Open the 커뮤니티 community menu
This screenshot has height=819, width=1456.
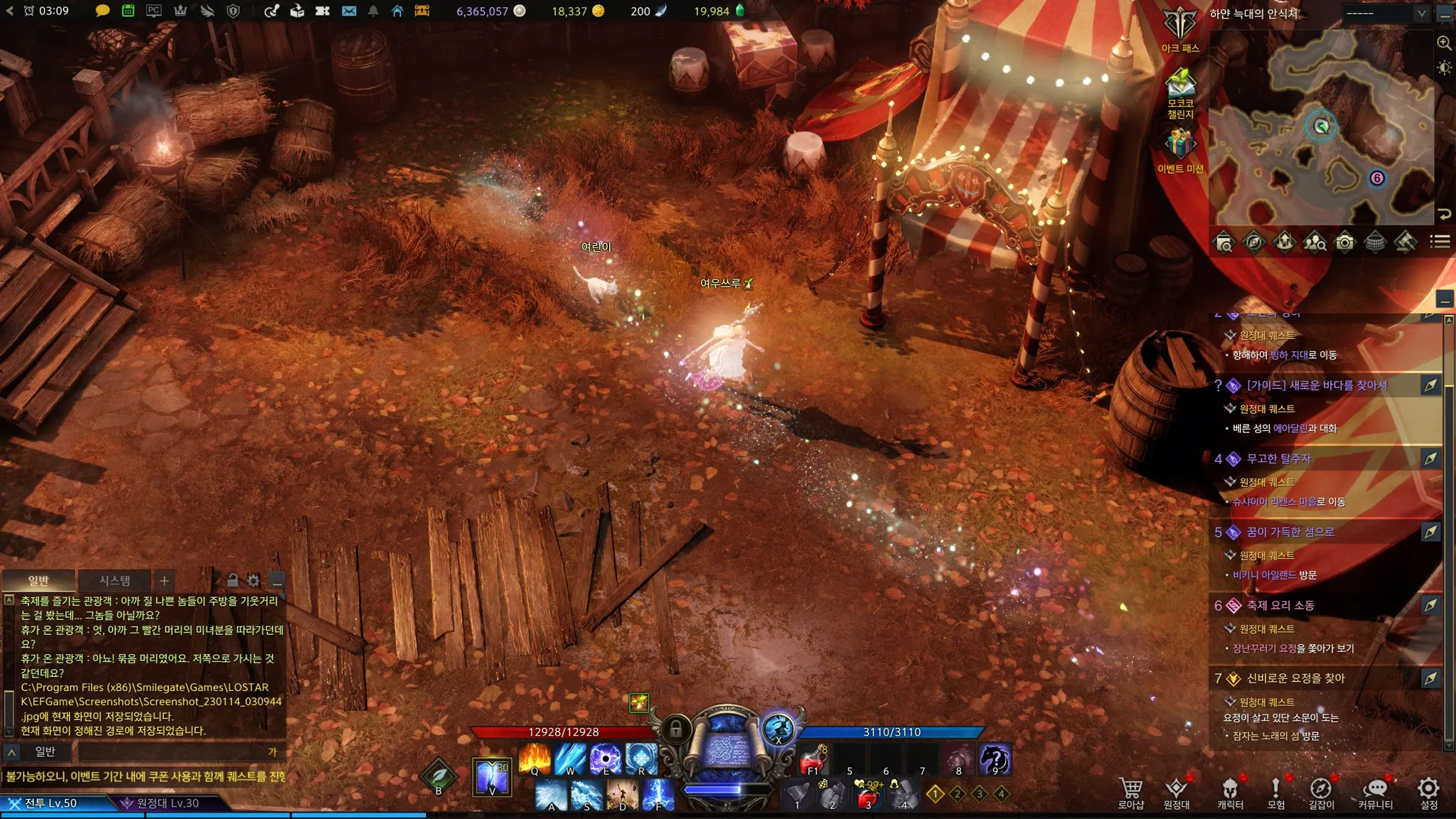[x=1375, y=792]
